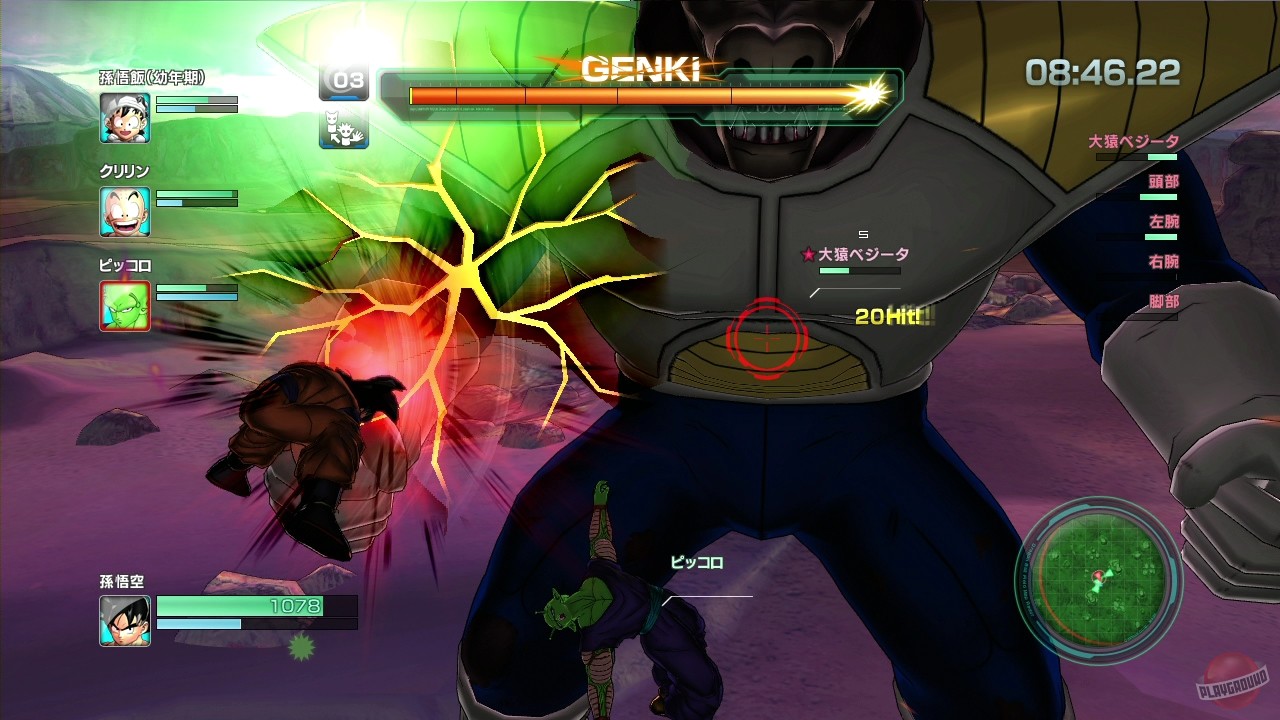The image size is (1280, 720).
Task: Select Gohan's character portrait icon
Action: (x=124, y=119)
